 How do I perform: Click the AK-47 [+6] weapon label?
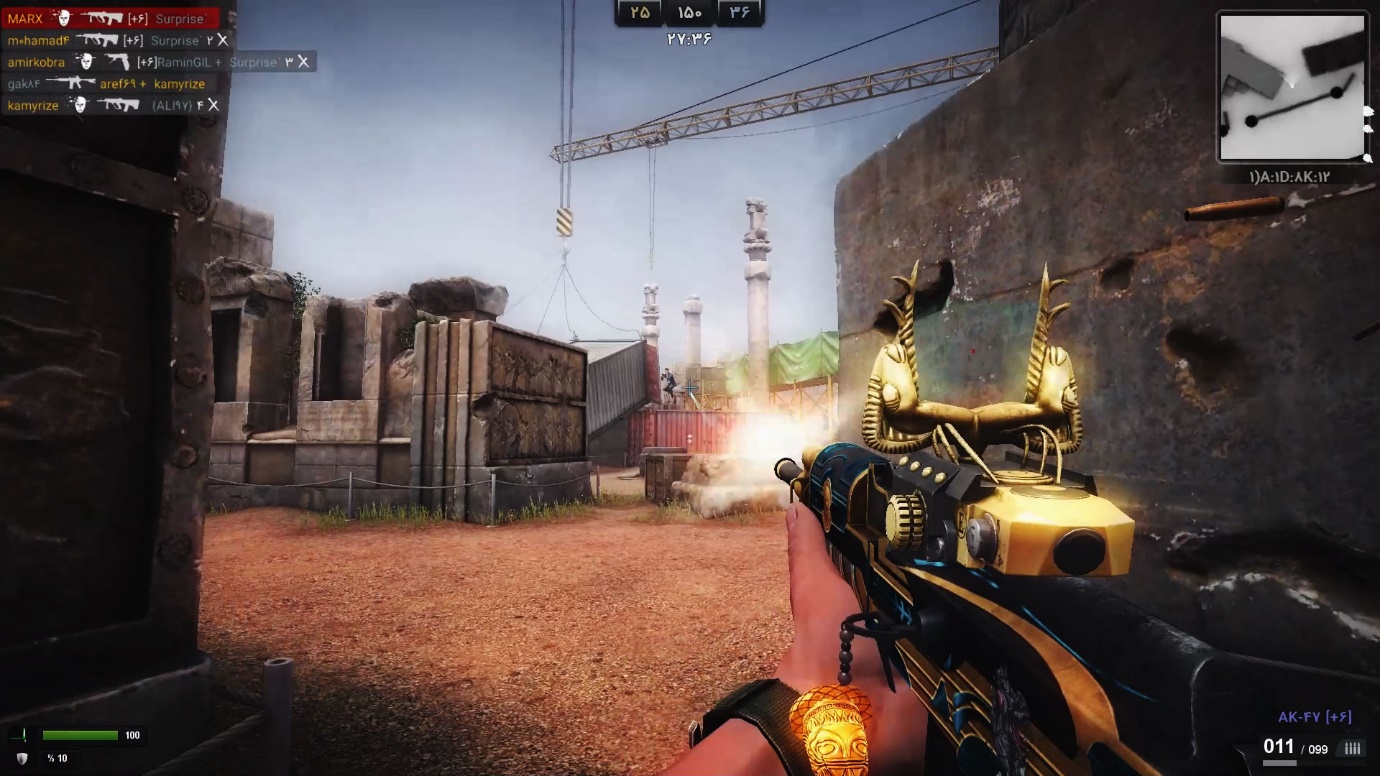point(1314,717)
